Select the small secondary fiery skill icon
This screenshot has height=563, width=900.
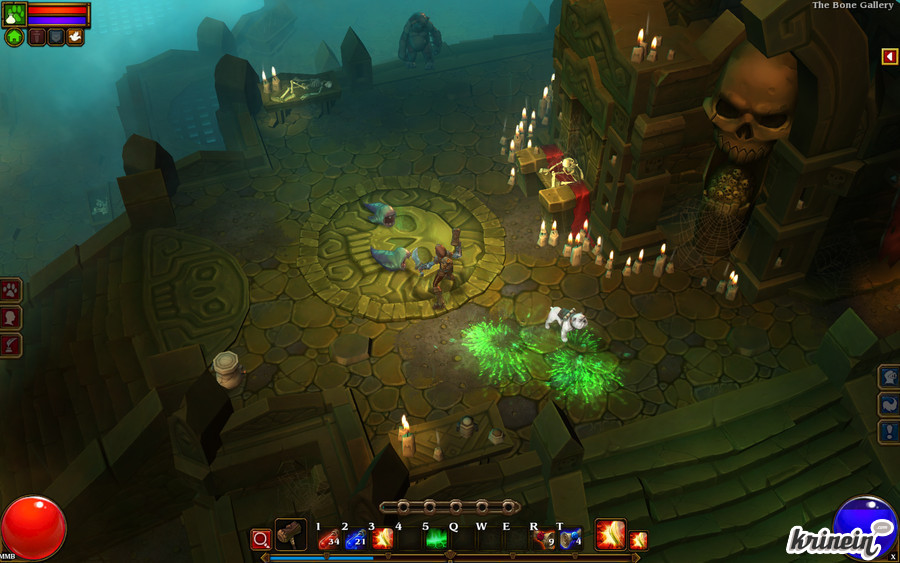(x=638, y=540)
